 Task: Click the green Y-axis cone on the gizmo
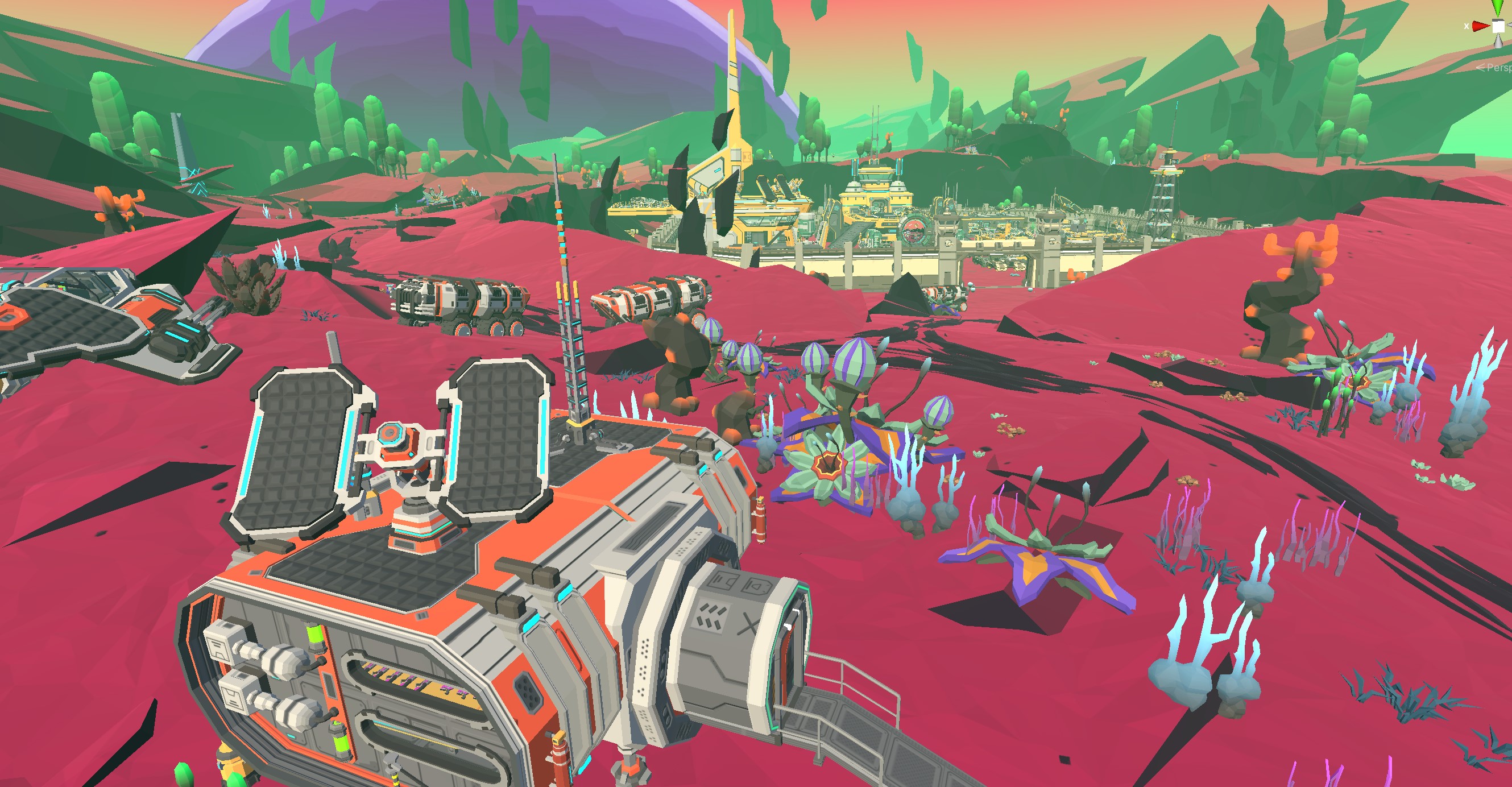[1498, 7]
